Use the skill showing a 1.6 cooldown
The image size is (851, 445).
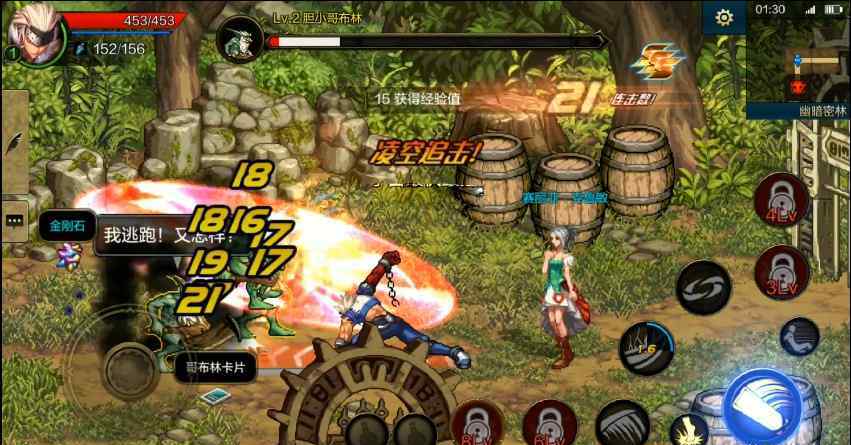coord(646,347)
